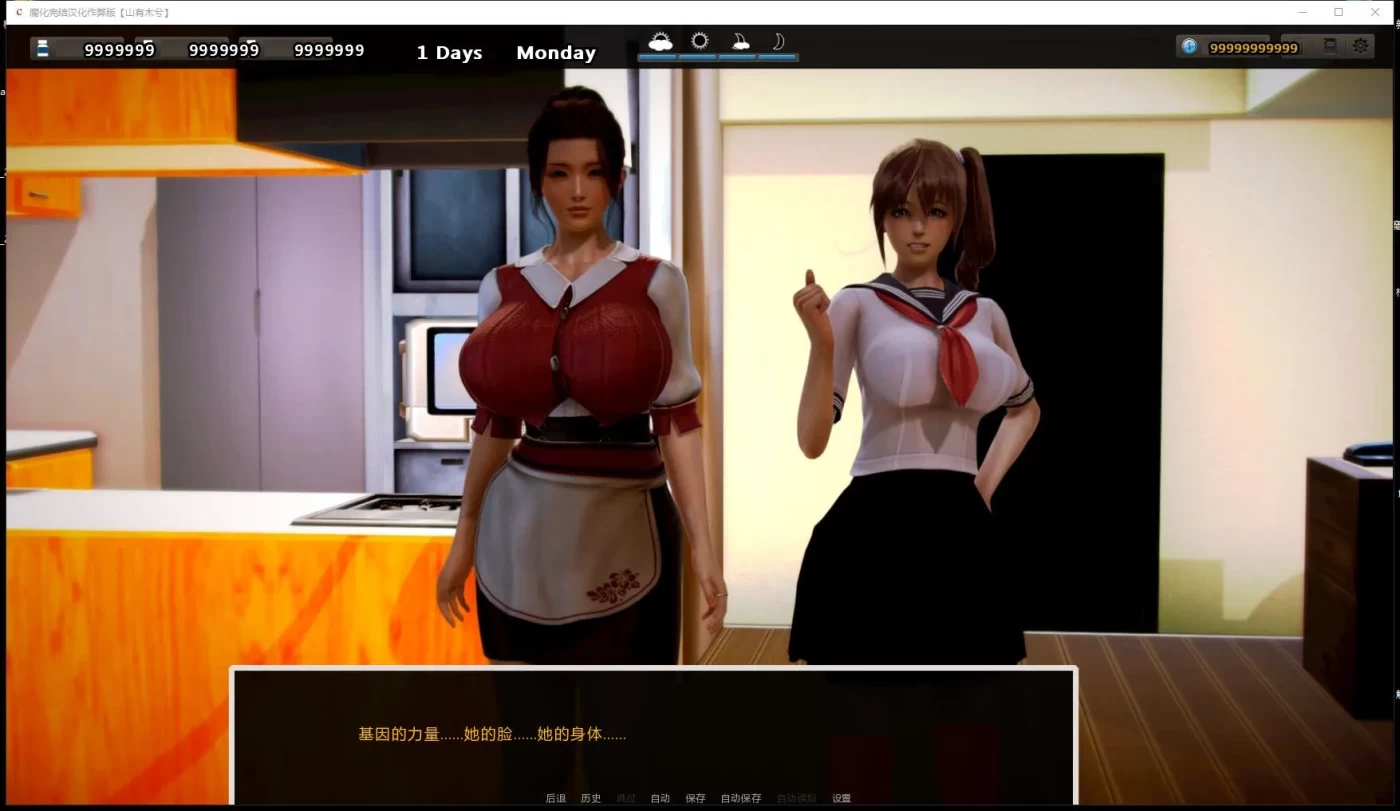This screenshot has height=811, width=1400.
Task: Click the blue coin currency icon
Action: [1189, 46]
